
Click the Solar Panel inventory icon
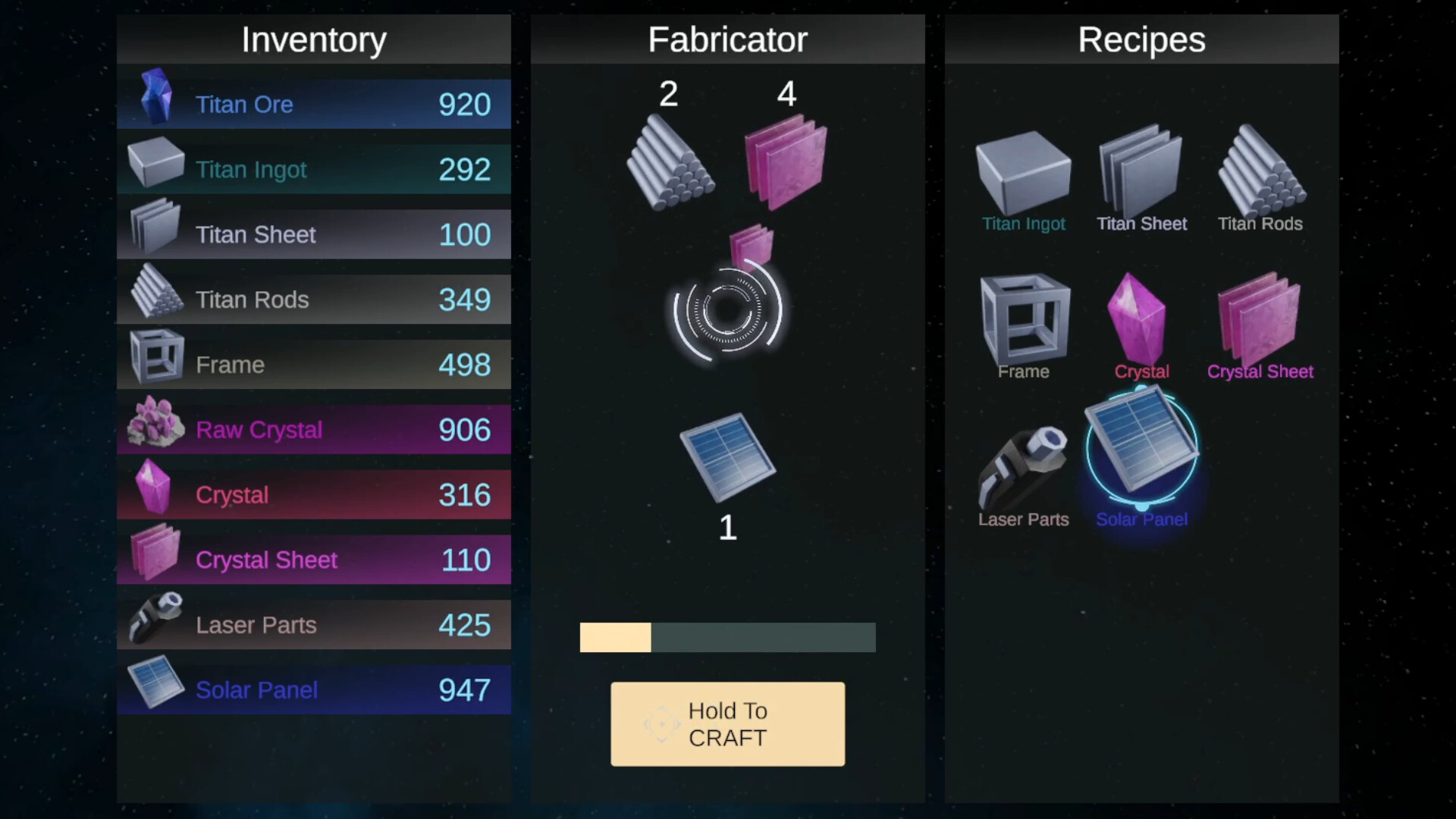(x=155, y=687)
